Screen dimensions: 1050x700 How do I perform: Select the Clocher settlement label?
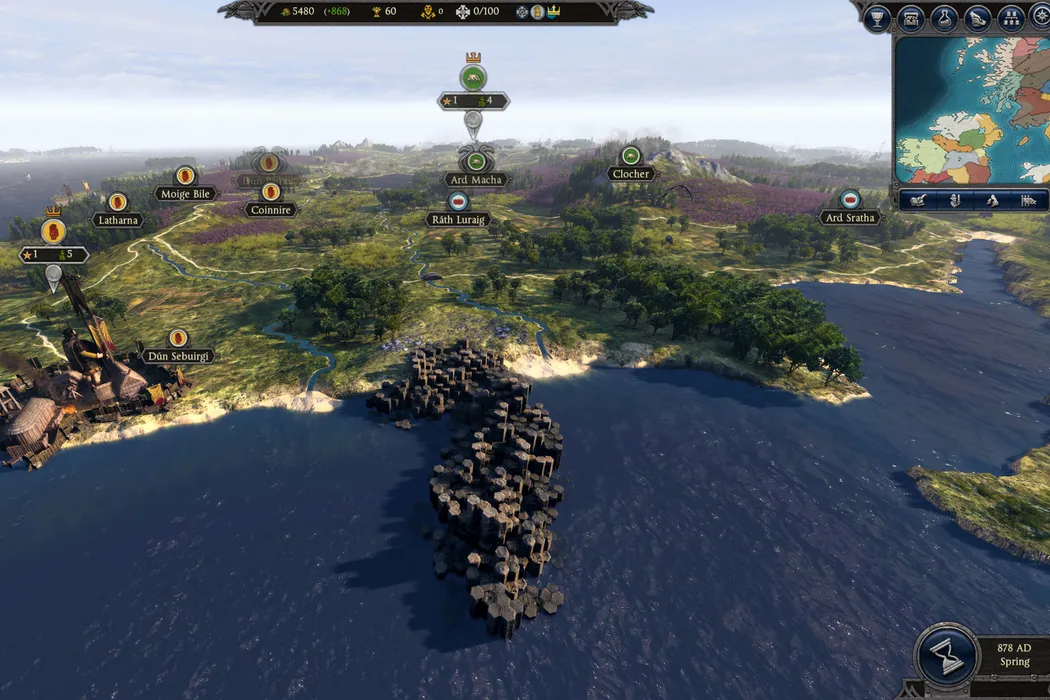[x=631, y=173]
